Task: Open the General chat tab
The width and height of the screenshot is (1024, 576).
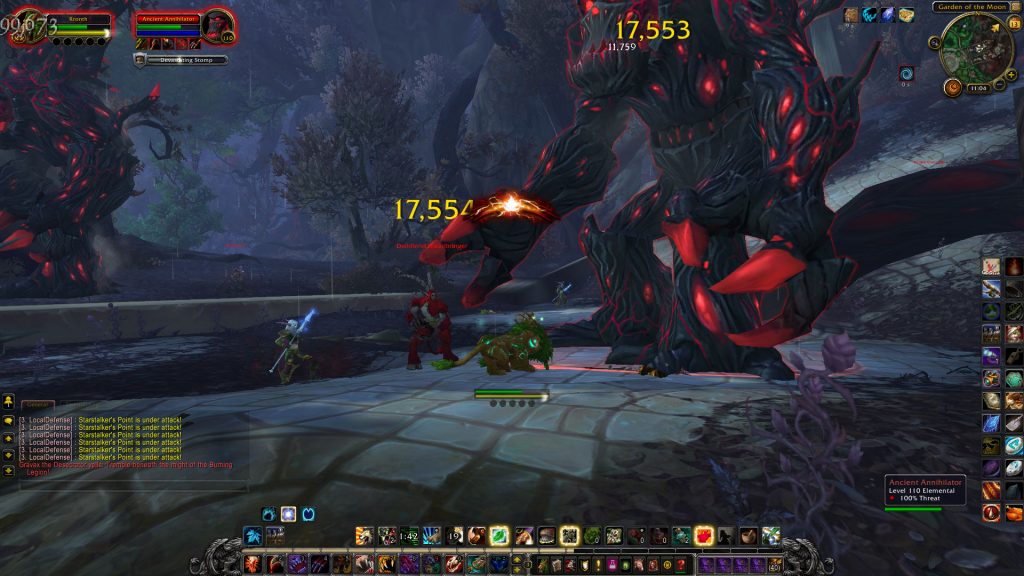Action: [x=37, y=405]
